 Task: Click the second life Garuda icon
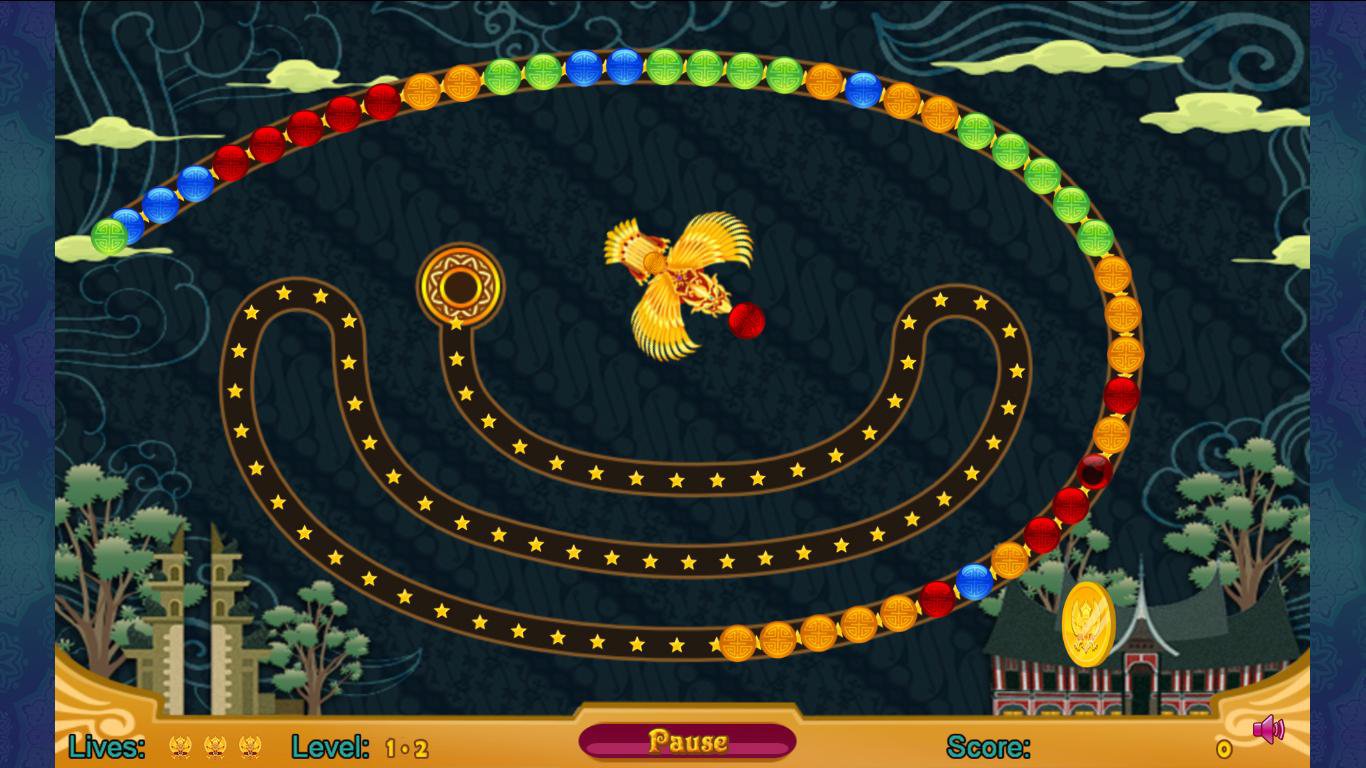(x=217, y=744)
